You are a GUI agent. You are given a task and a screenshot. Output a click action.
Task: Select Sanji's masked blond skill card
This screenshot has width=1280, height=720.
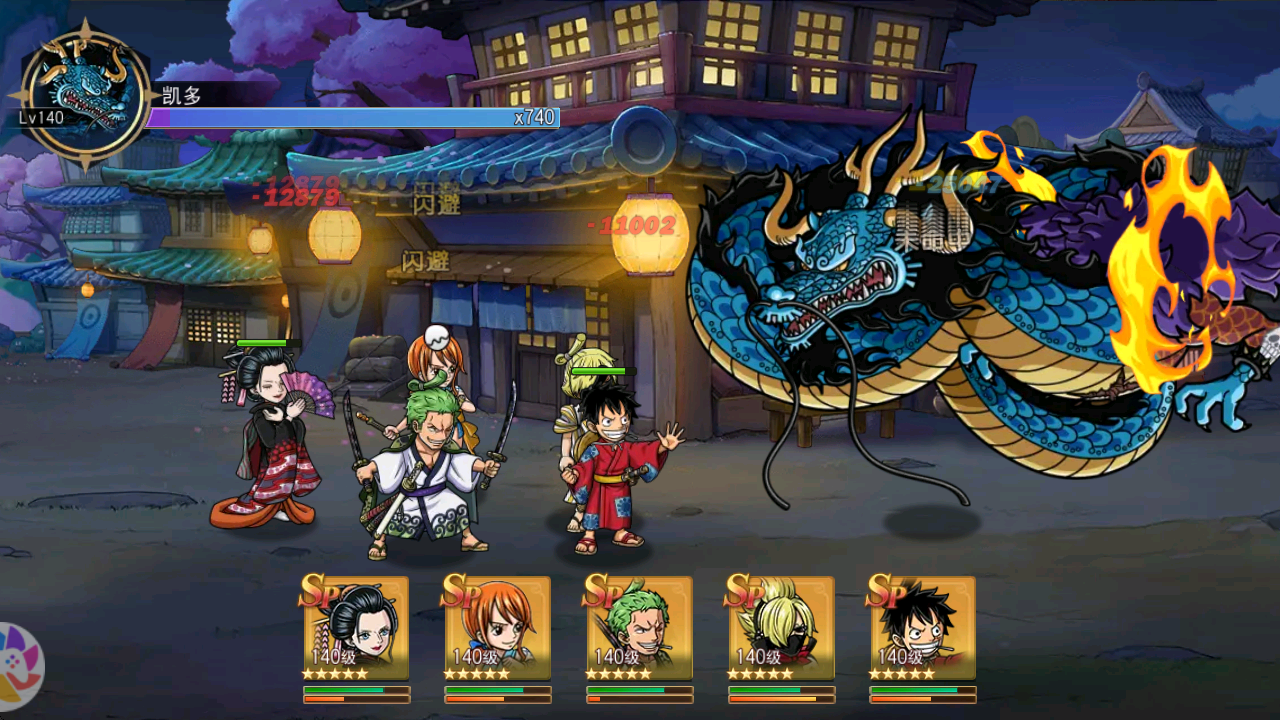point(782,628)
